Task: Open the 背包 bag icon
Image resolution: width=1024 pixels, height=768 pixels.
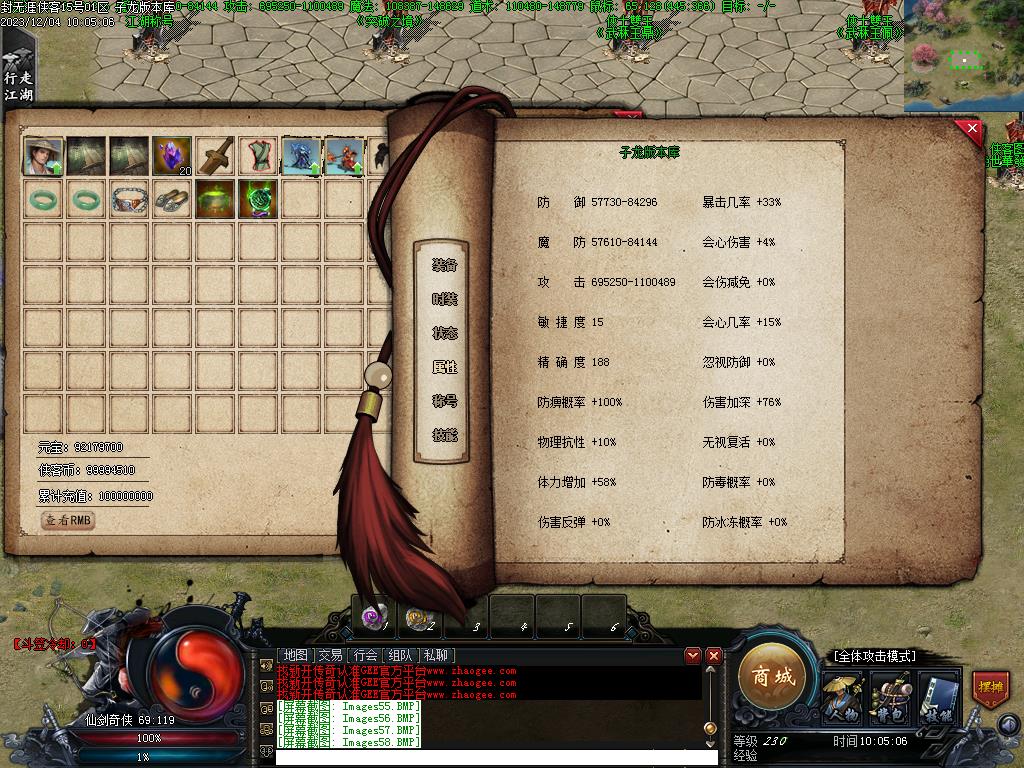Action: pyautogui.click(x=889, y=695)
